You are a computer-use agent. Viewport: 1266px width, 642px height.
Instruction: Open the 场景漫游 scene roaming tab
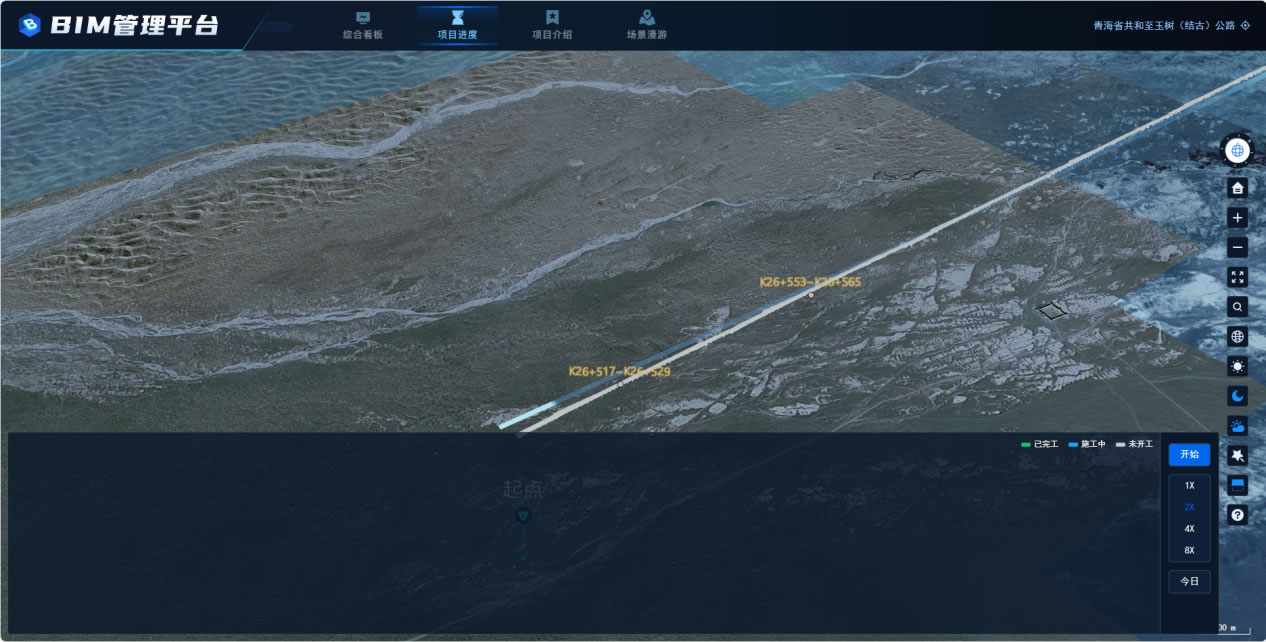click(647, 25)
